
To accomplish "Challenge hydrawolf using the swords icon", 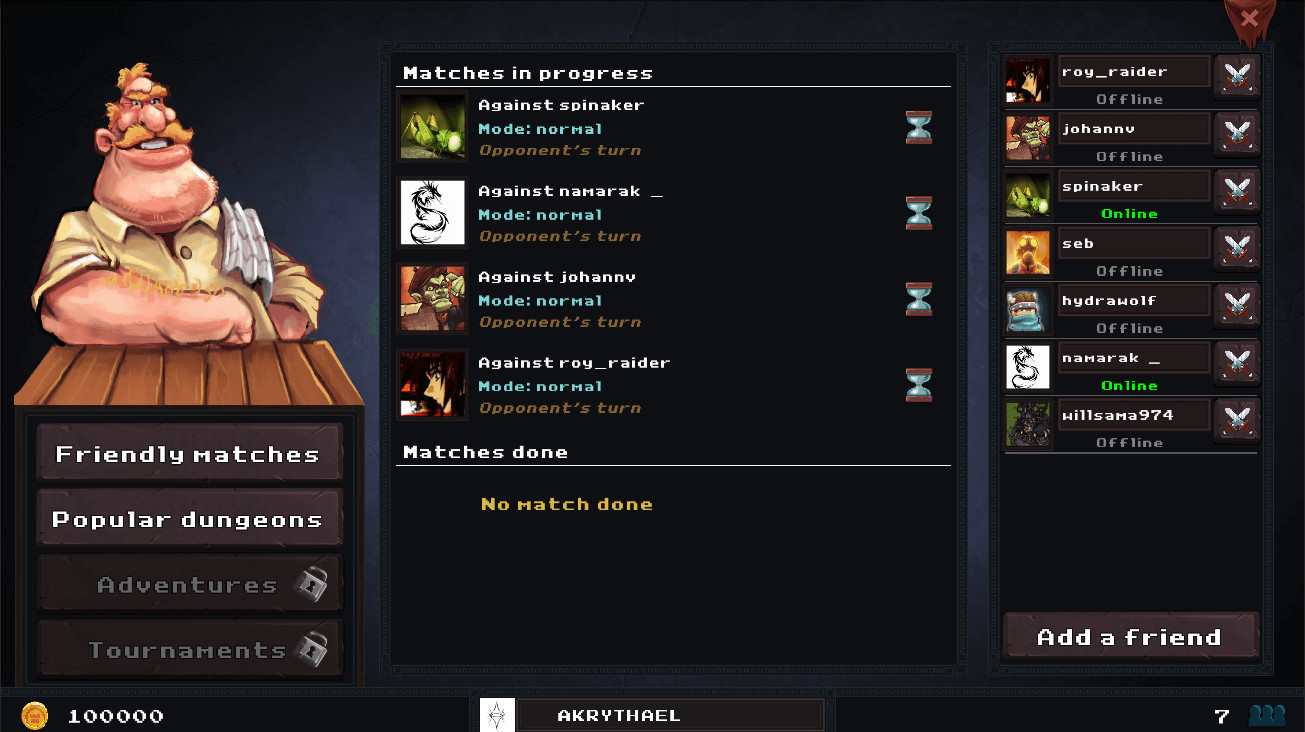I will click(x=1237, y=305).
